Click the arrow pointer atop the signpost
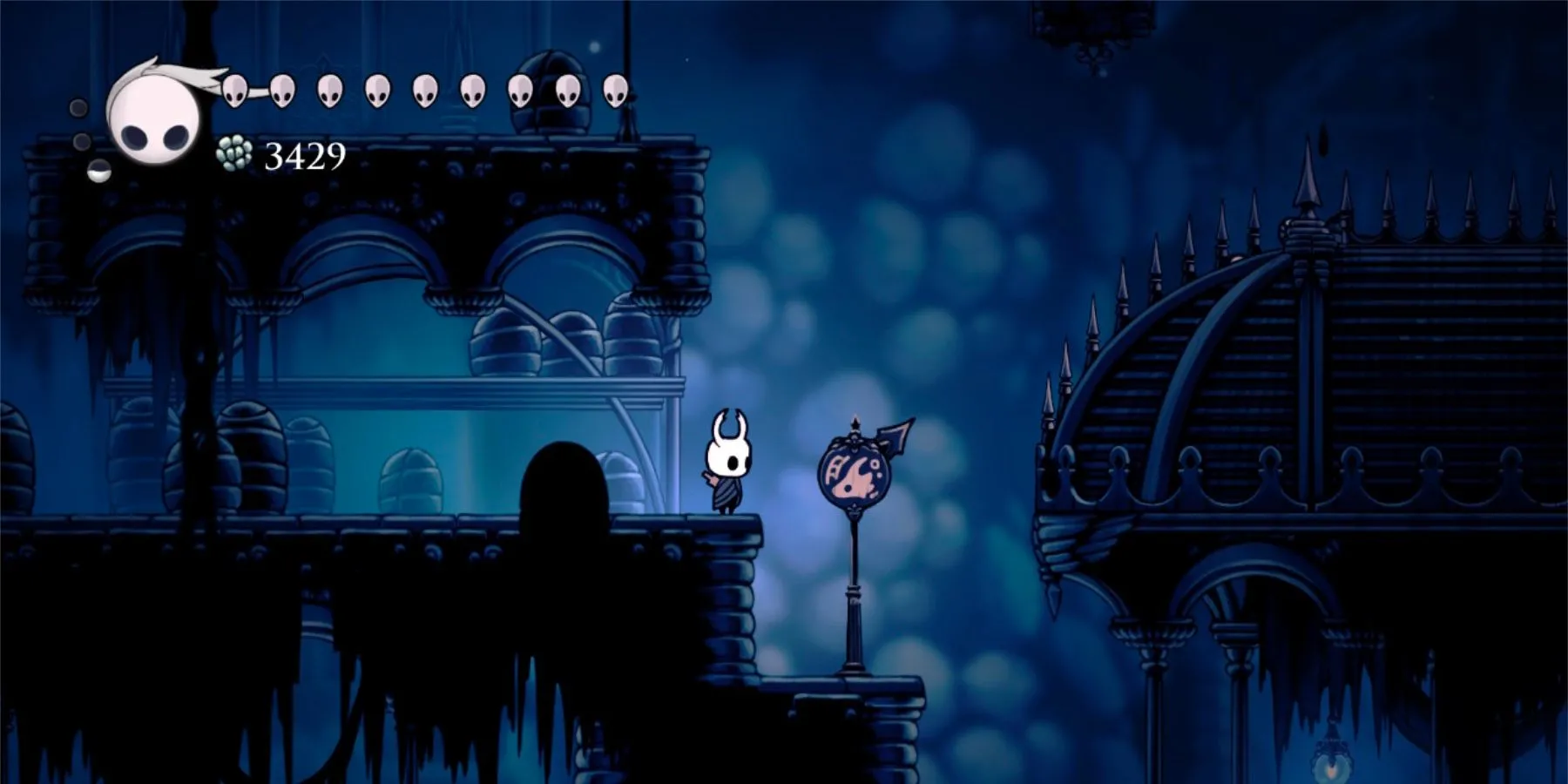 [896, 436]
